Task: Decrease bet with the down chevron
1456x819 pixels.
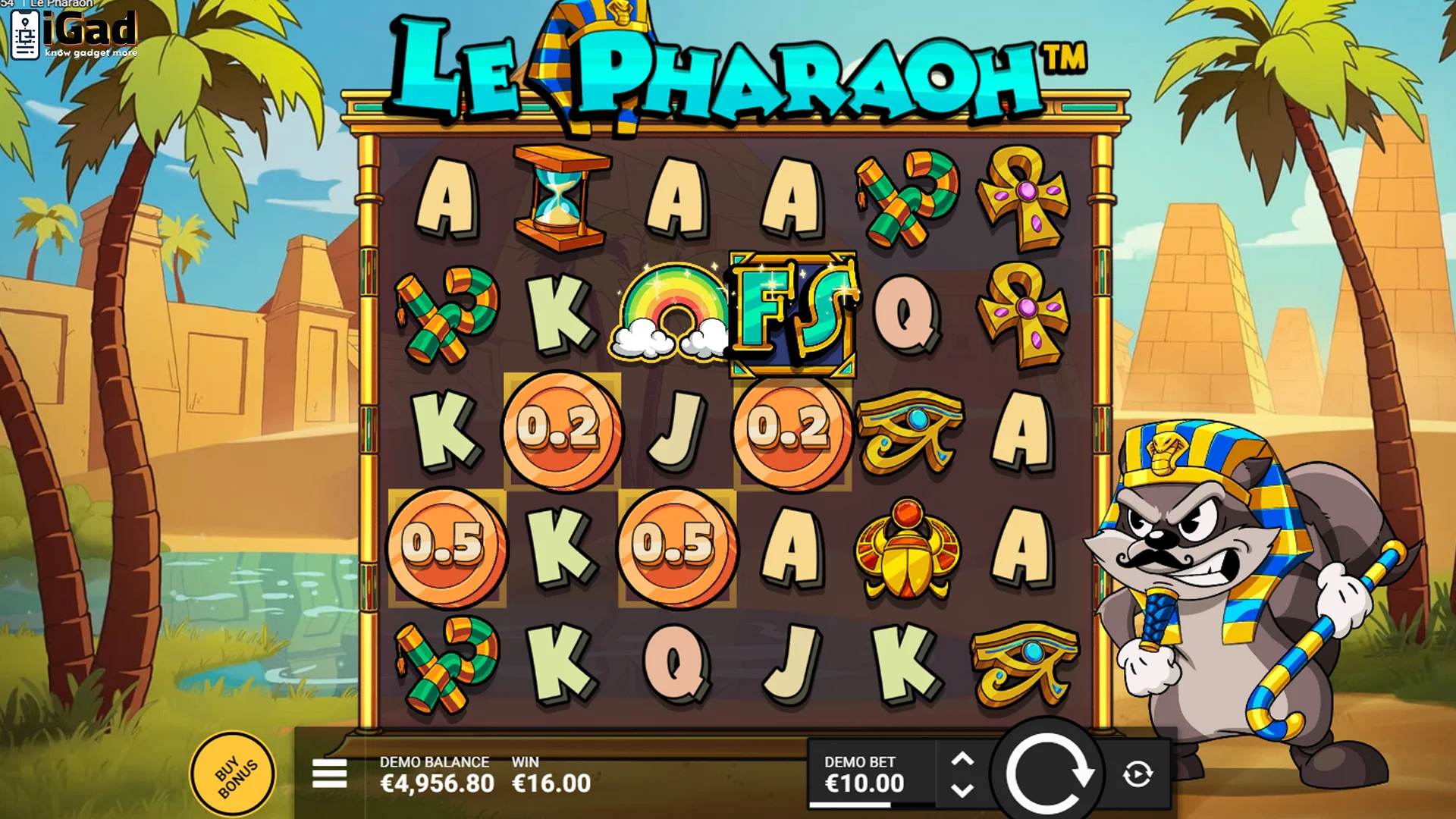Action: (x=964, y=789)
